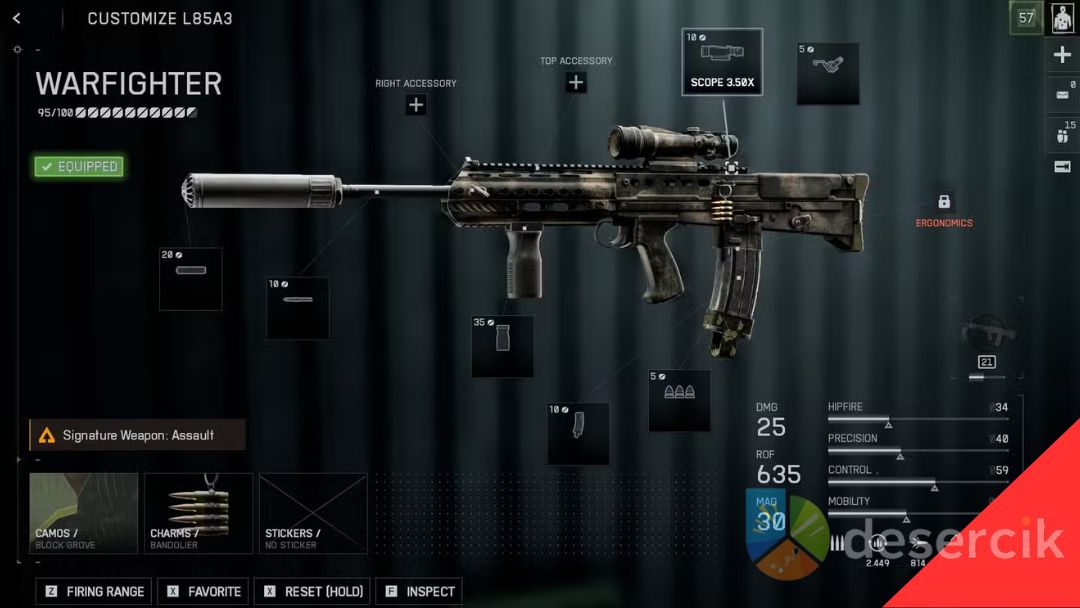
Task: Open the magazine attachment slot
Action: click(x=578, y=433)
